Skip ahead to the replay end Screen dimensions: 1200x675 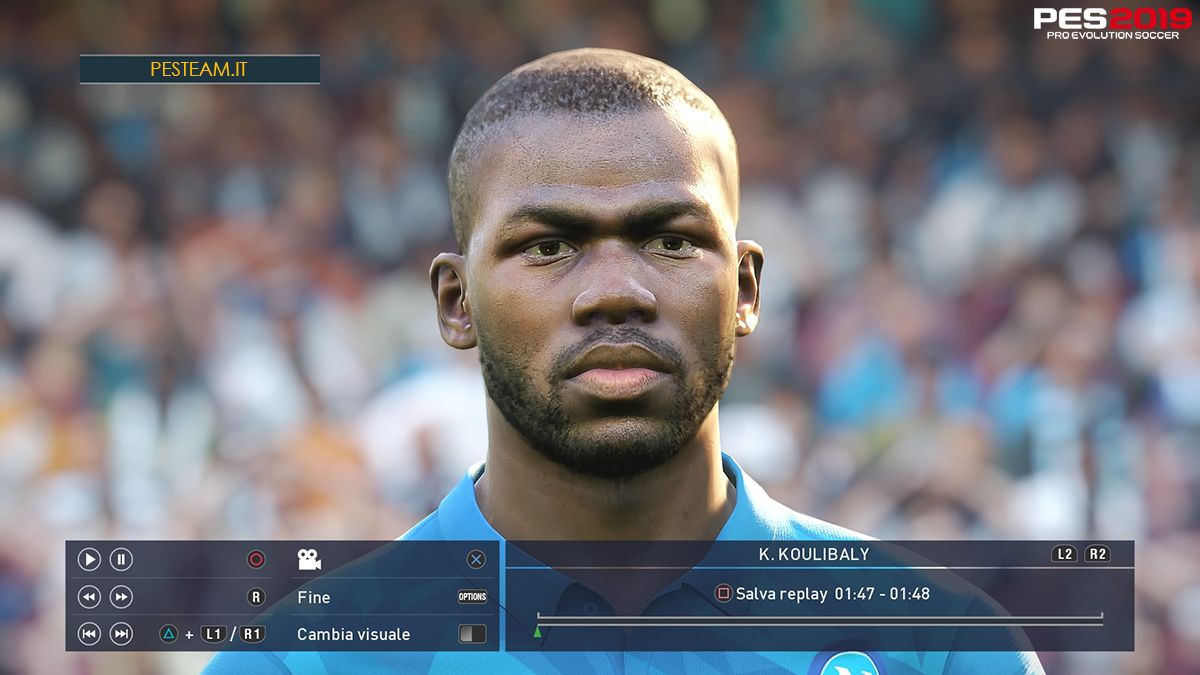point(121,634)
